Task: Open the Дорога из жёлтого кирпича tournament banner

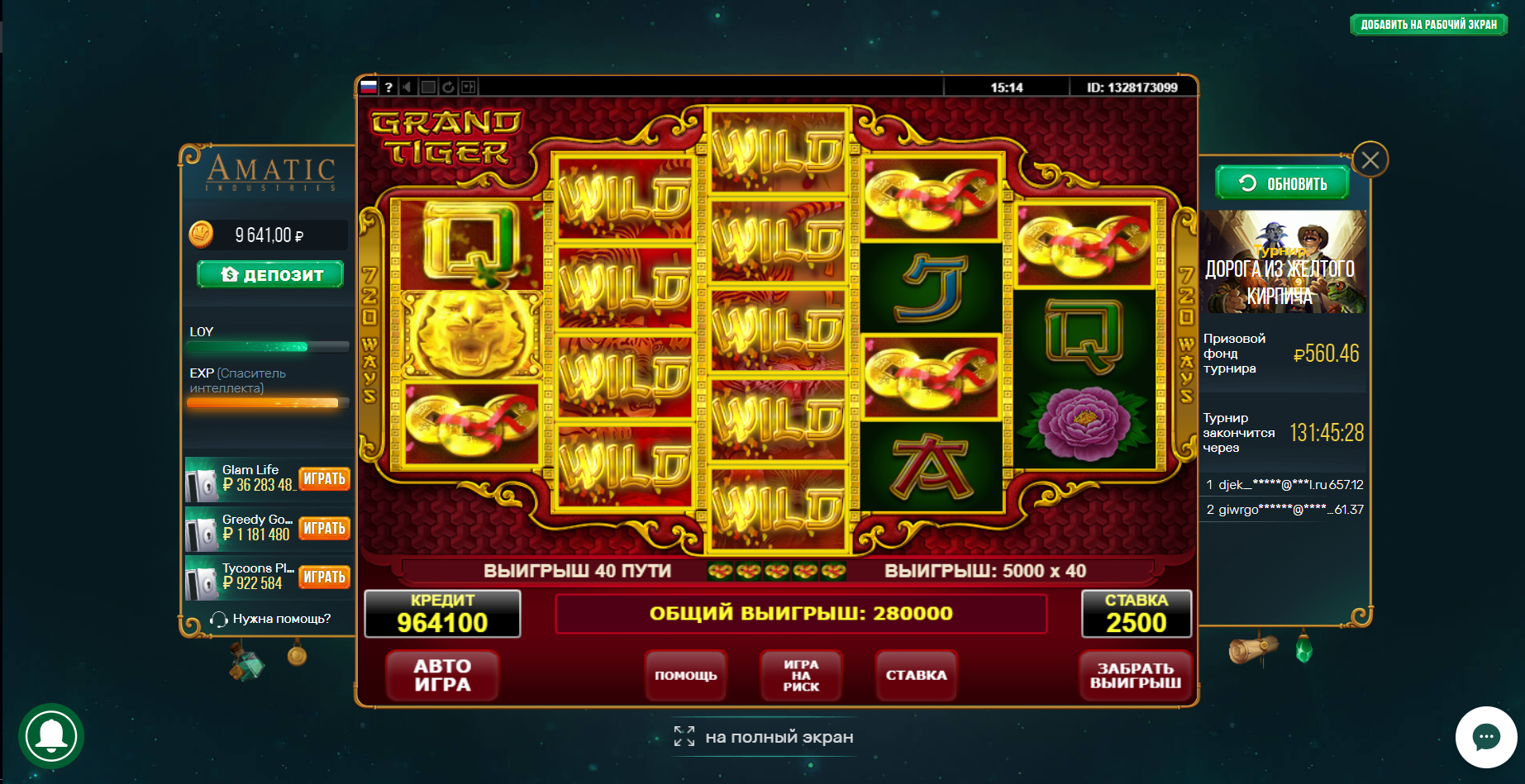Action: click(1283, 262)
